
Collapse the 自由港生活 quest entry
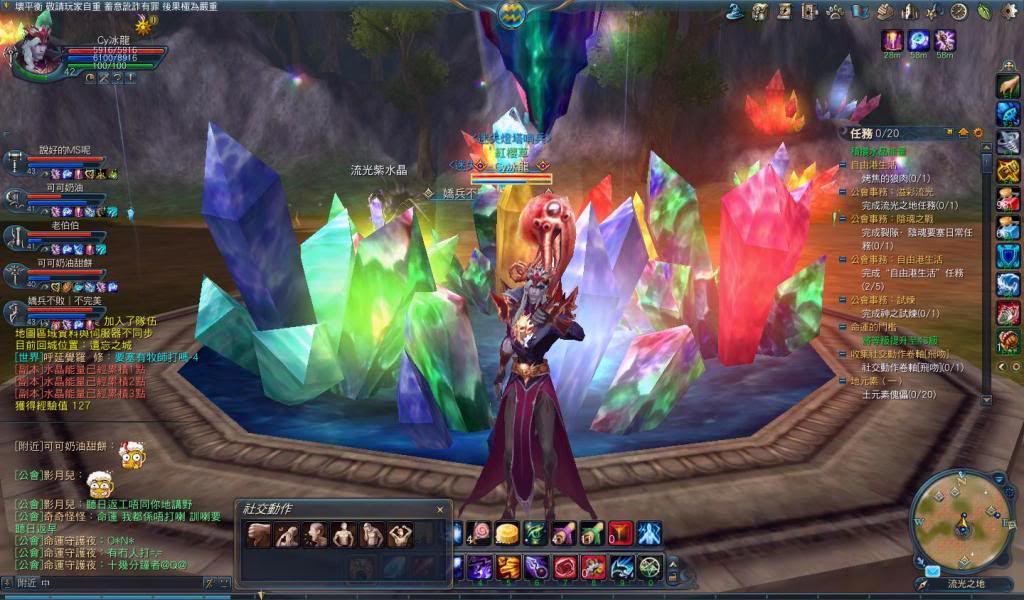click(x=842, y=163)
